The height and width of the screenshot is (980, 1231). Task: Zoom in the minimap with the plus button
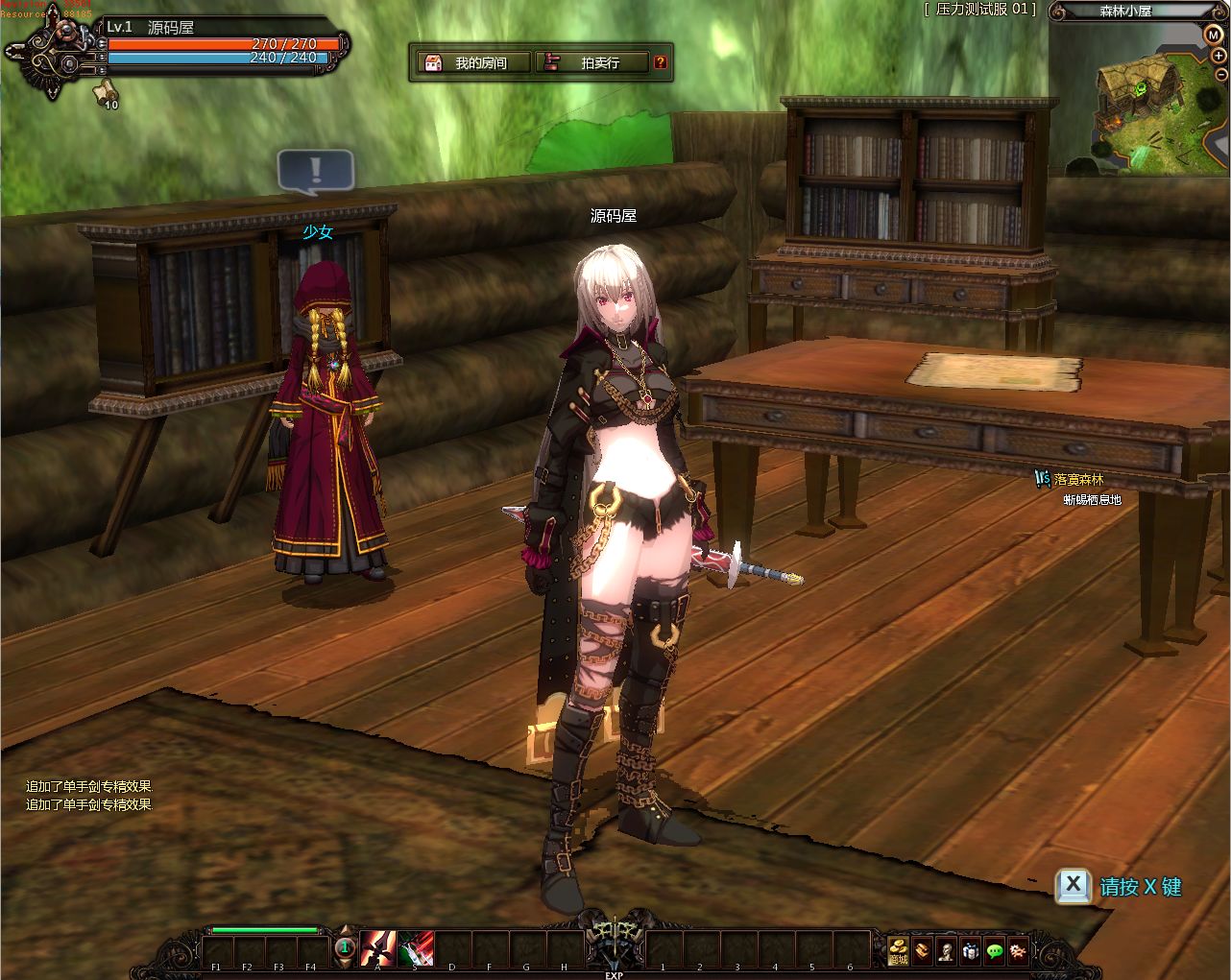pos(1219,56)
